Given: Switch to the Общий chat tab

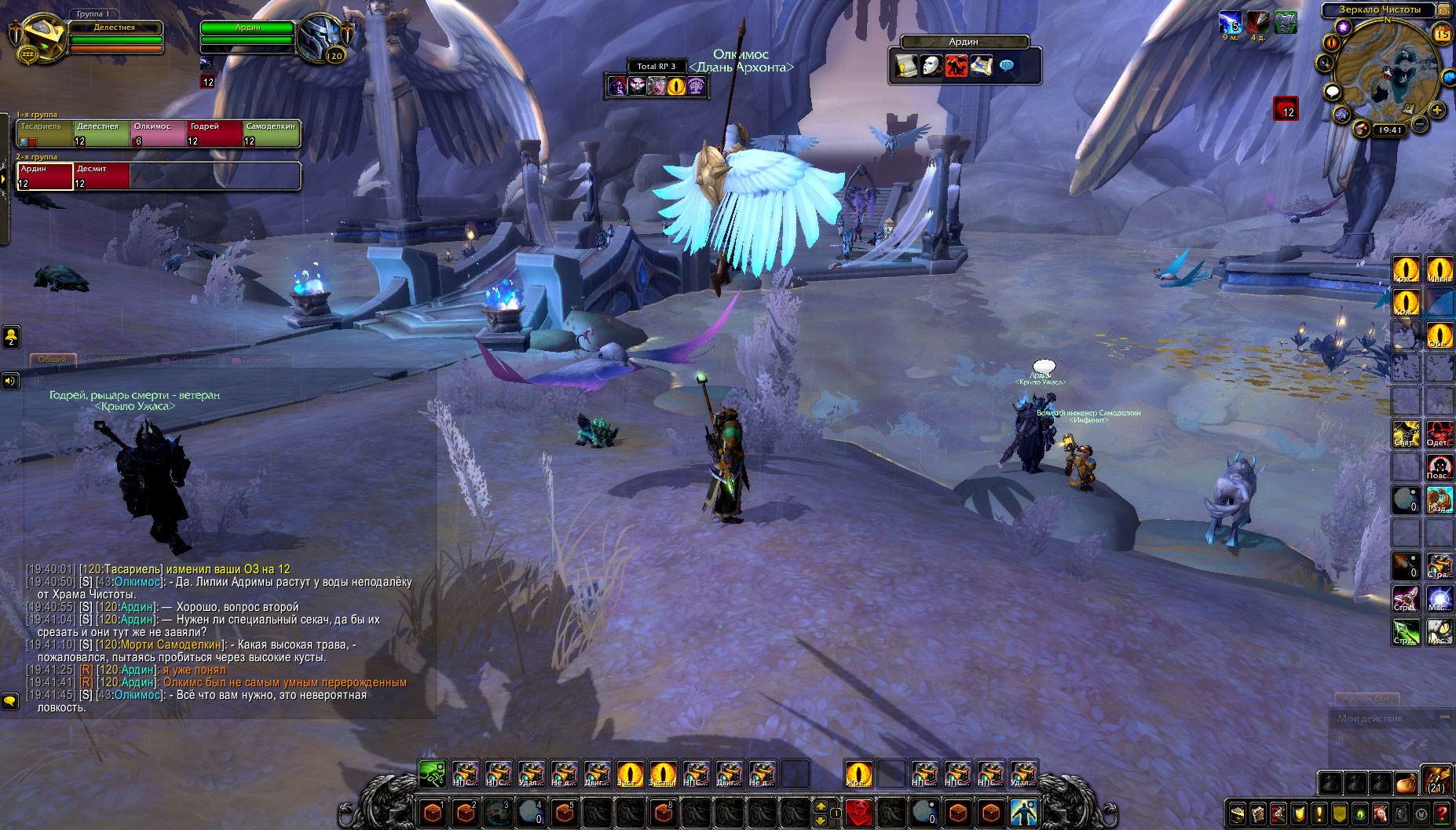Looking at the screenshot, I should coord(53,360).
